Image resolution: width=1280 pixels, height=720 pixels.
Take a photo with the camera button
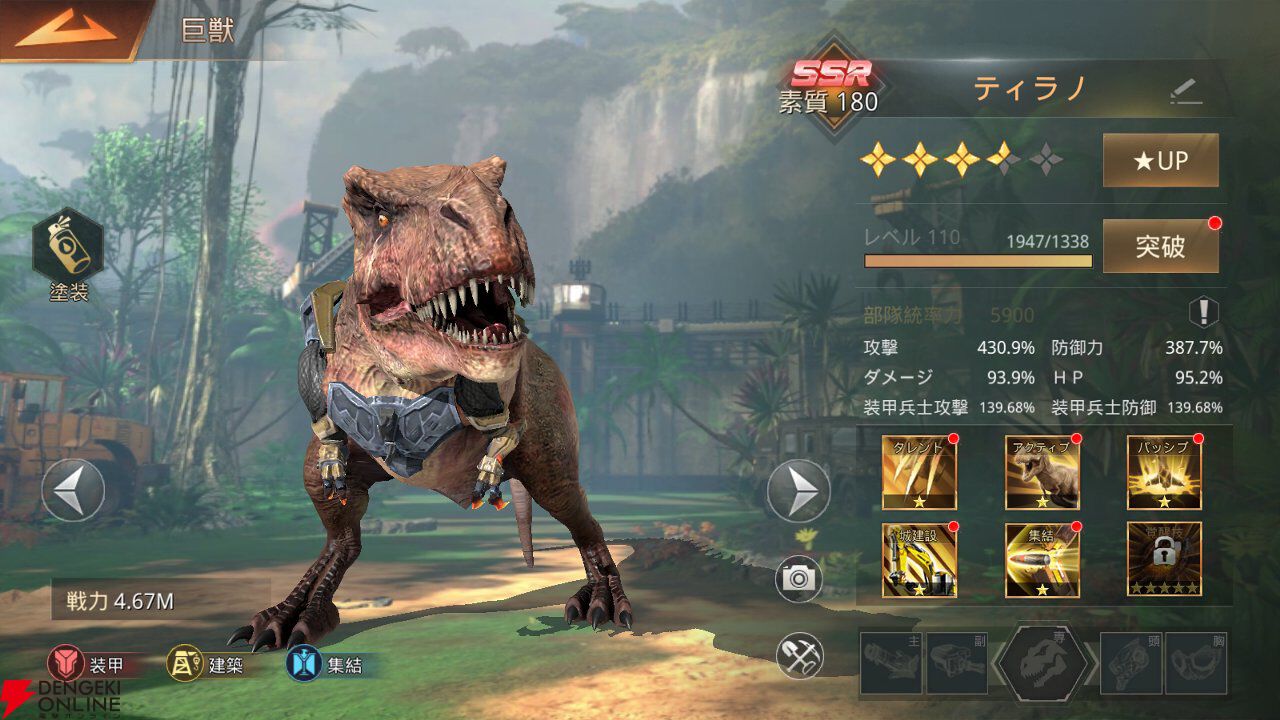click(799, 580)
